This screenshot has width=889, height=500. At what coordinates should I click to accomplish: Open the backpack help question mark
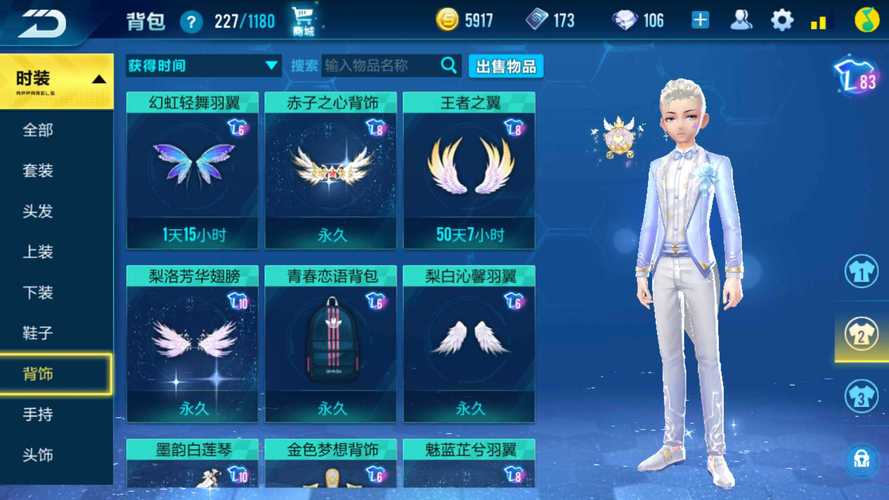(x=191, y=21)
